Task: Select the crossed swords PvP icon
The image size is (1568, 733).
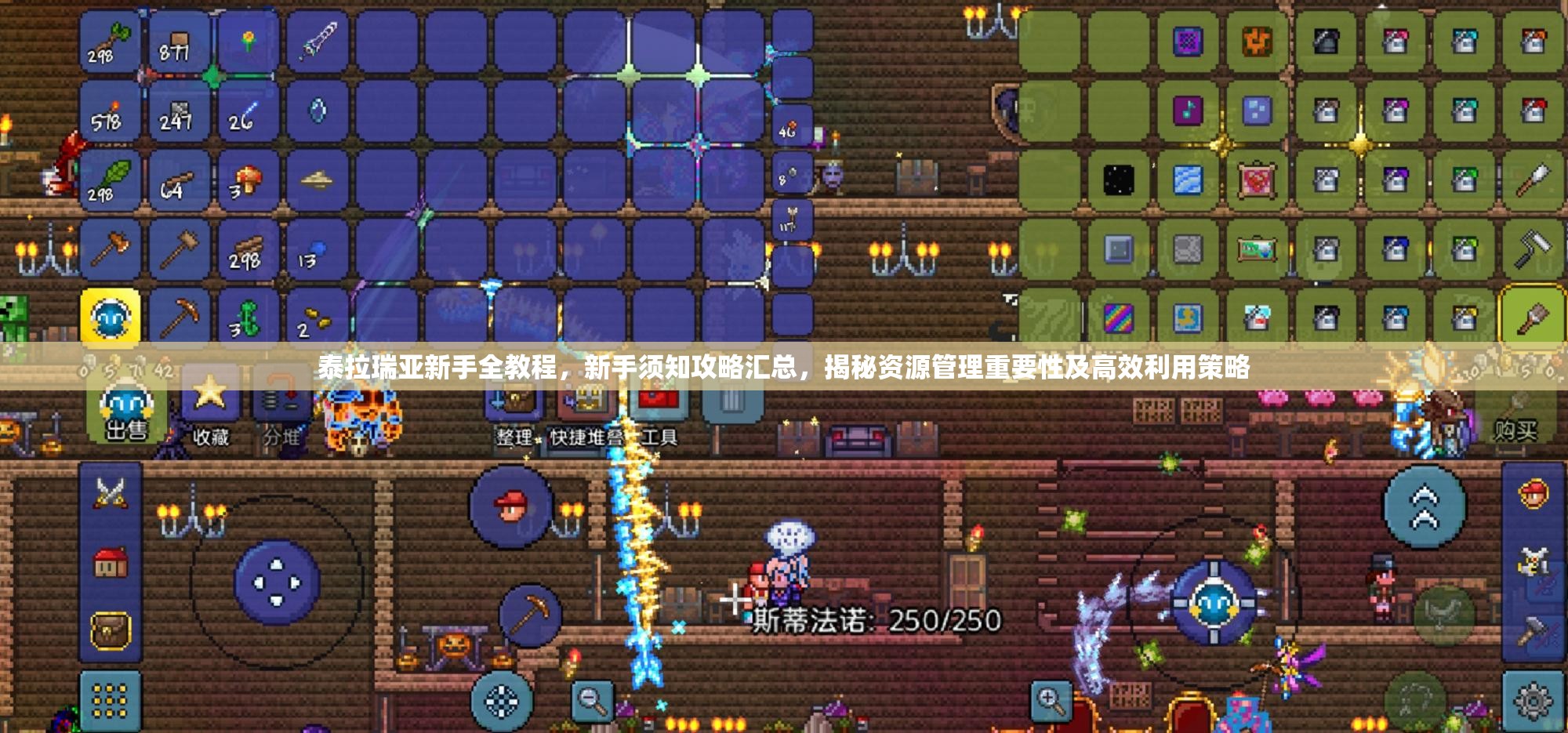Action: [x=111, y=494]
